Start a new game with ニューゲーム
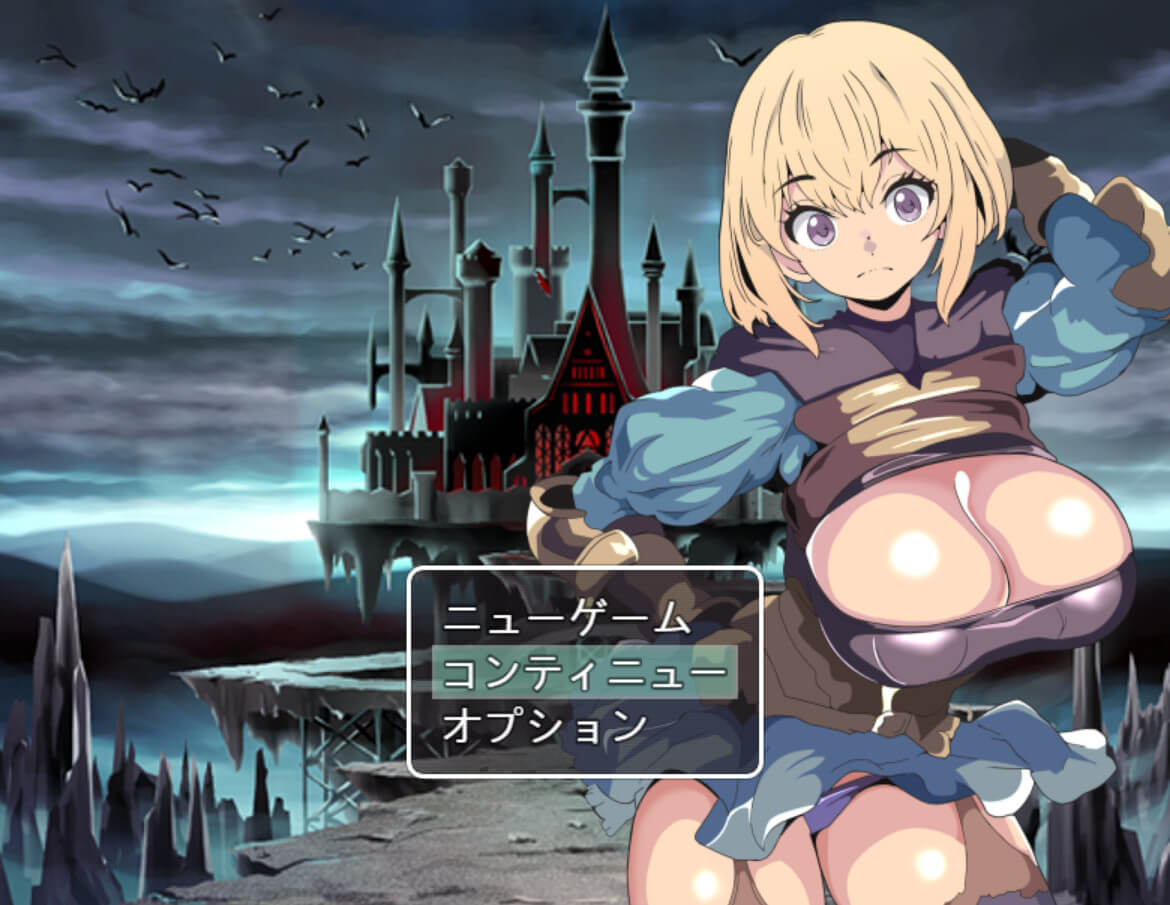This screenshot has width=1170, height=905. click(567, 620)
